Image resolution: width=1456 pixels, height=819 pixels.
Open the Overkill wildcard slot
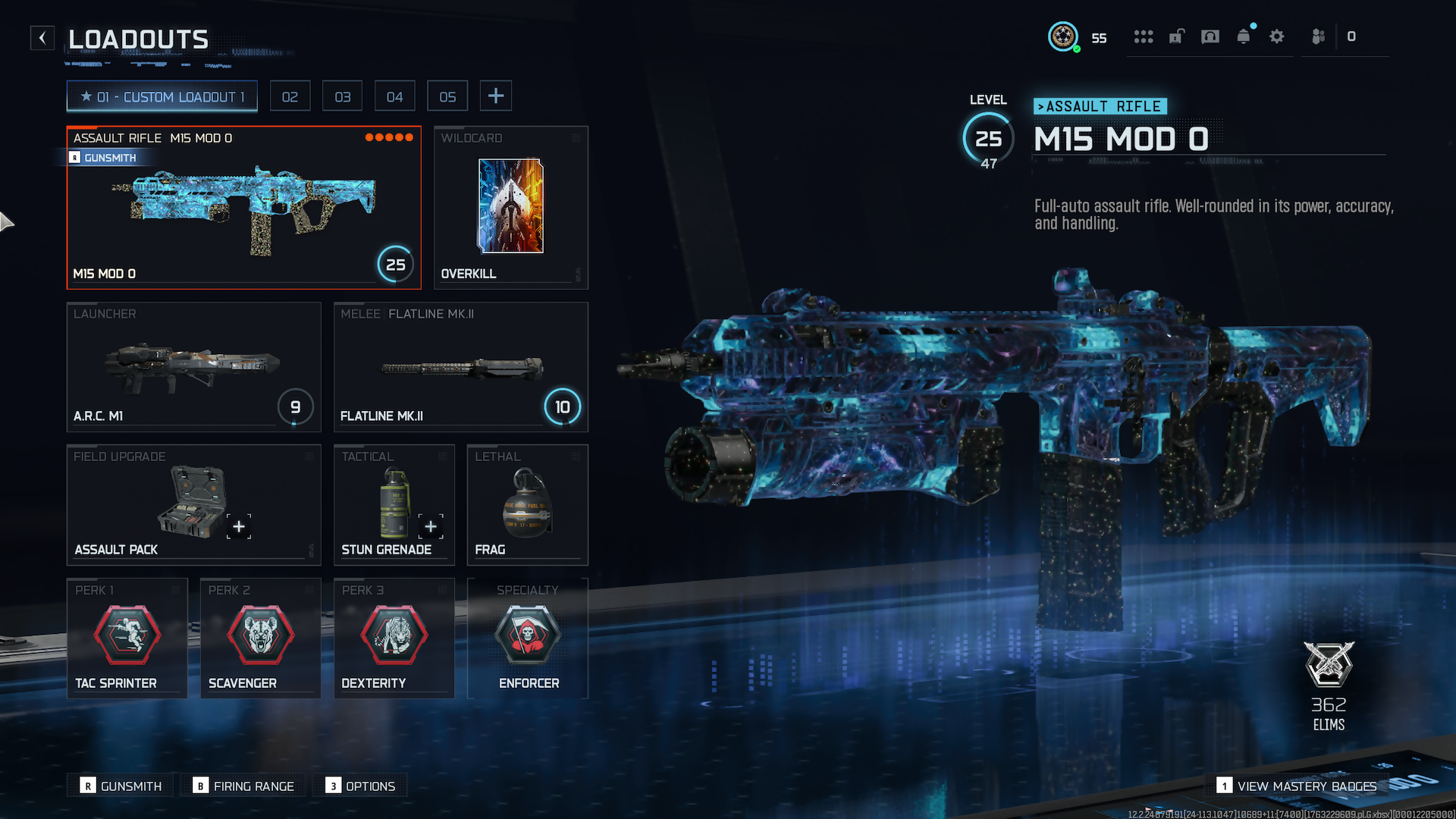point(510,208)
